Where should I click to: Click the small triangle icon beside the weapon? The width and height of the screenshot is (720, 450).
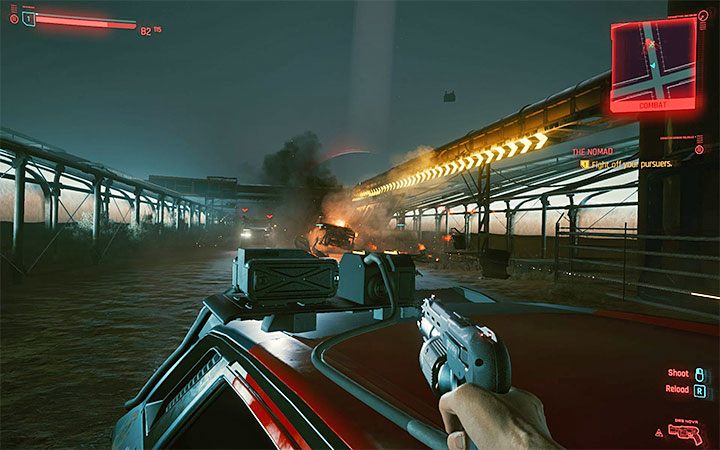coord(658,432)
